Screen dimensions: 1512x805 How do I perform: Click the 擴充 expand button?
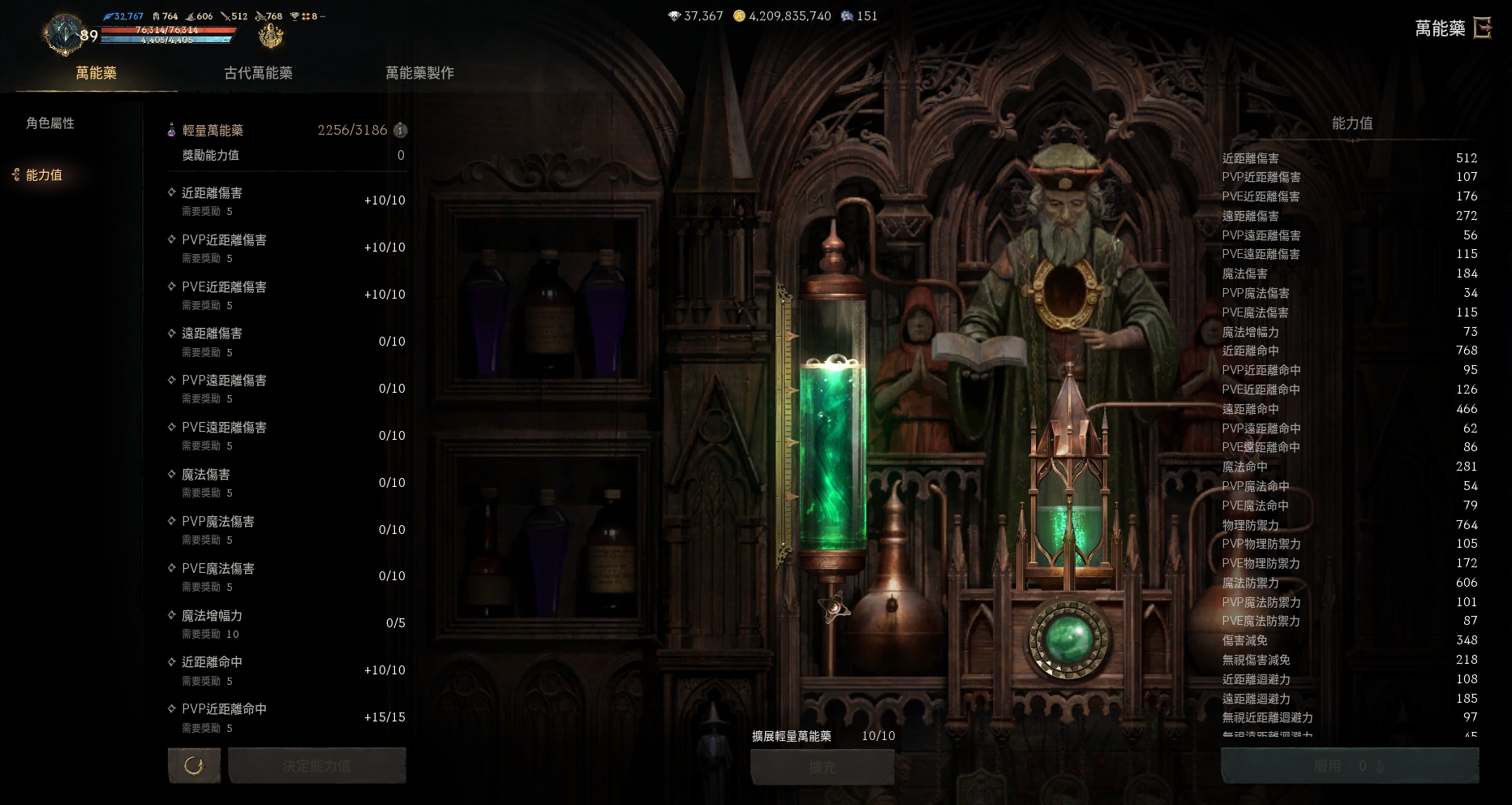click(x=822, y=767)
